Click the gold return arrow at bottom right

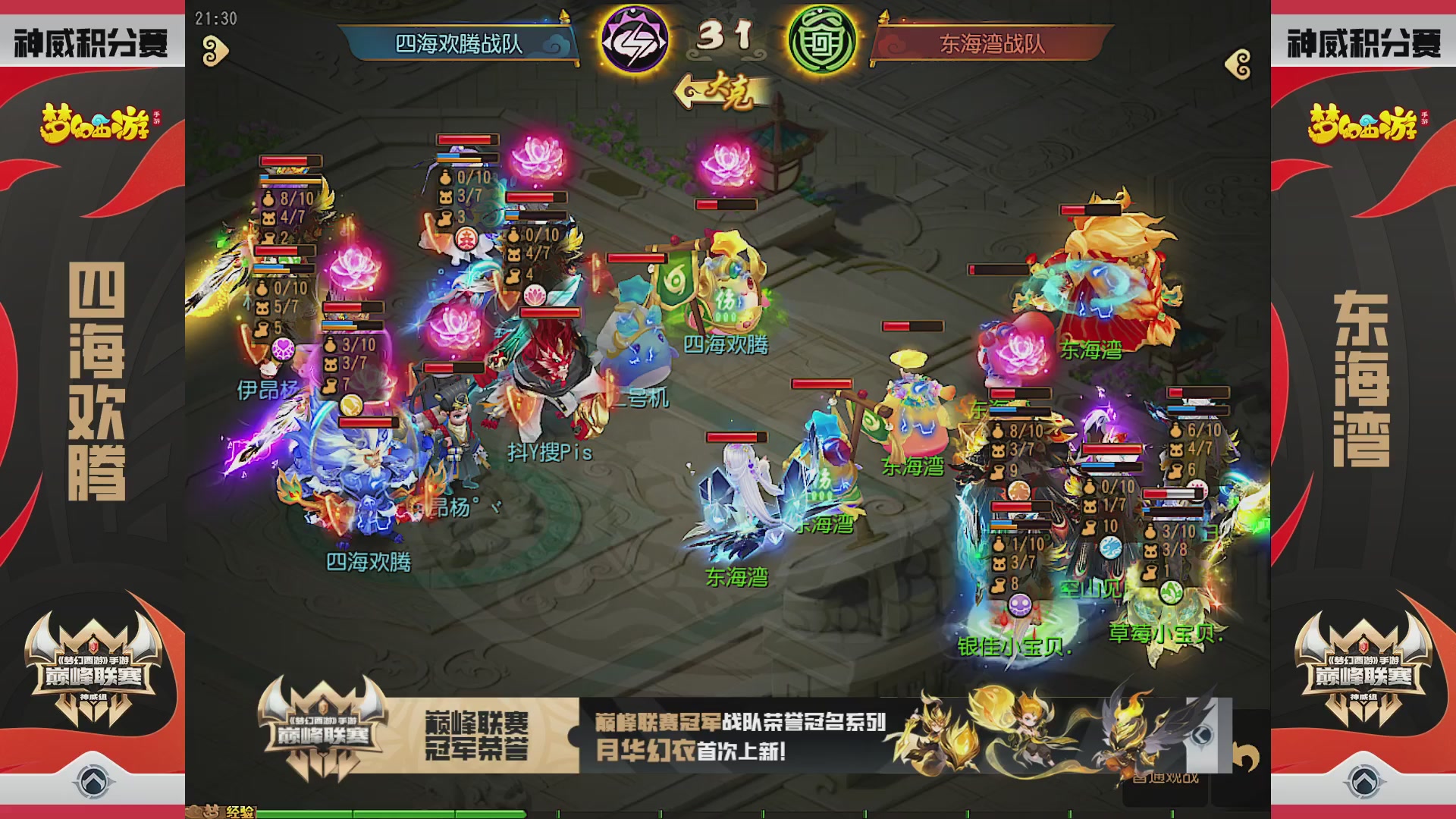pyautogui.click(x=1245, y=755)
